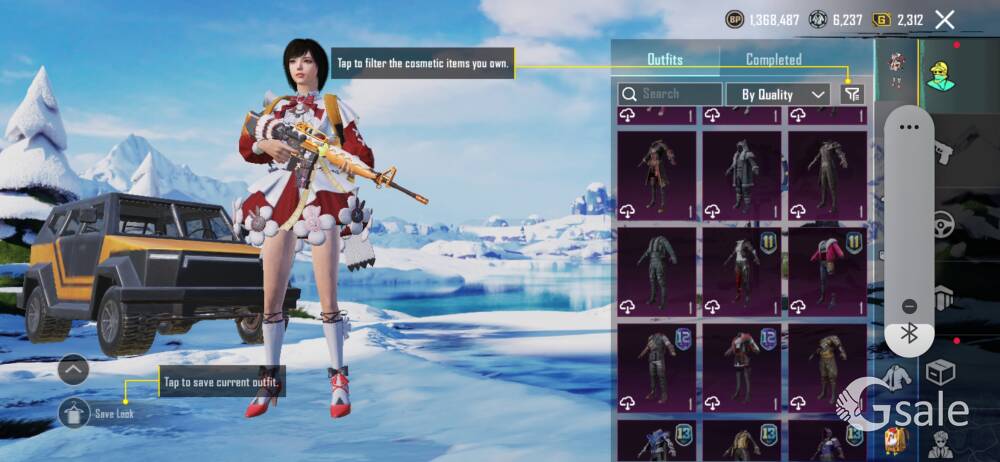
Task: Pick the tan armored outfit in the top-left tile
Action: tap(657, 175)
